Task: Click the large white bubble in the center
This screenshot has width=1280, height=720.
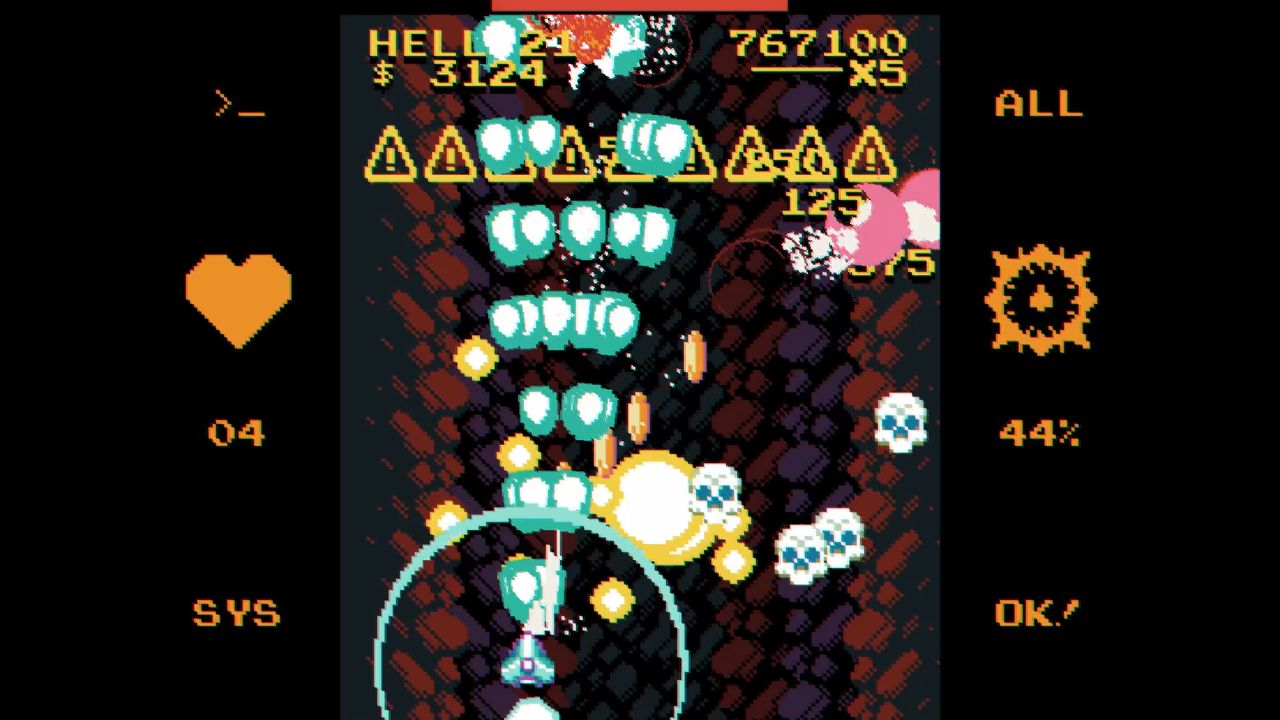Action: coord(655,500)
